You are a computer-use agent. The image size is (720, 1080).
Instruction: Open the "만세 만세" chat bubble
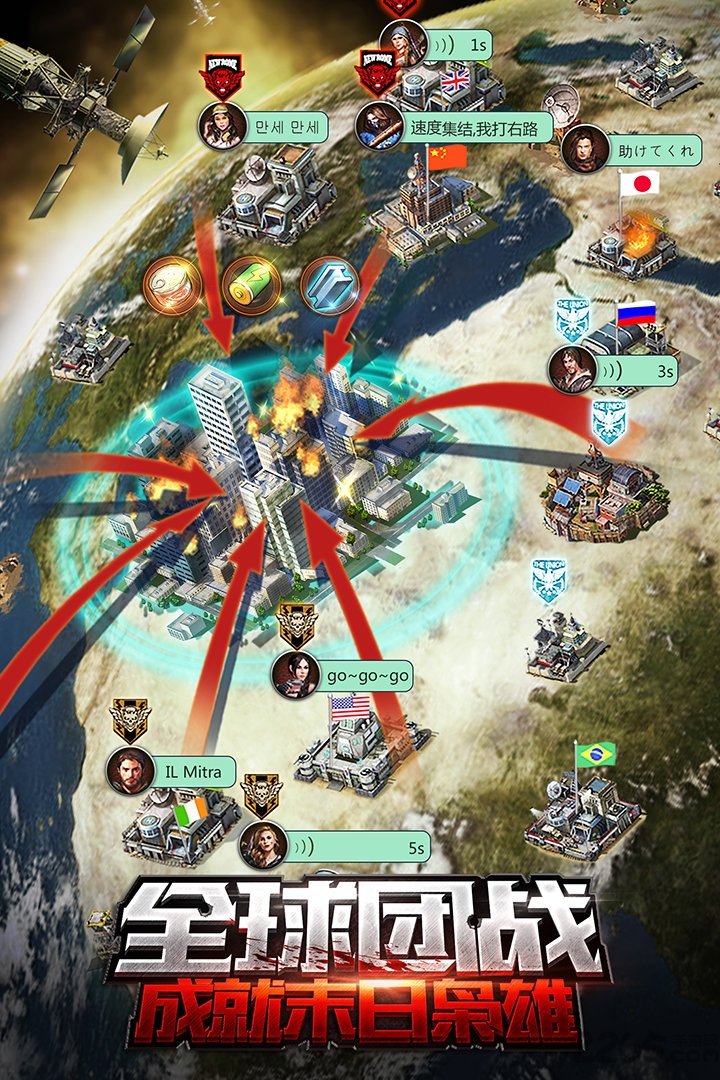point(288,129)
